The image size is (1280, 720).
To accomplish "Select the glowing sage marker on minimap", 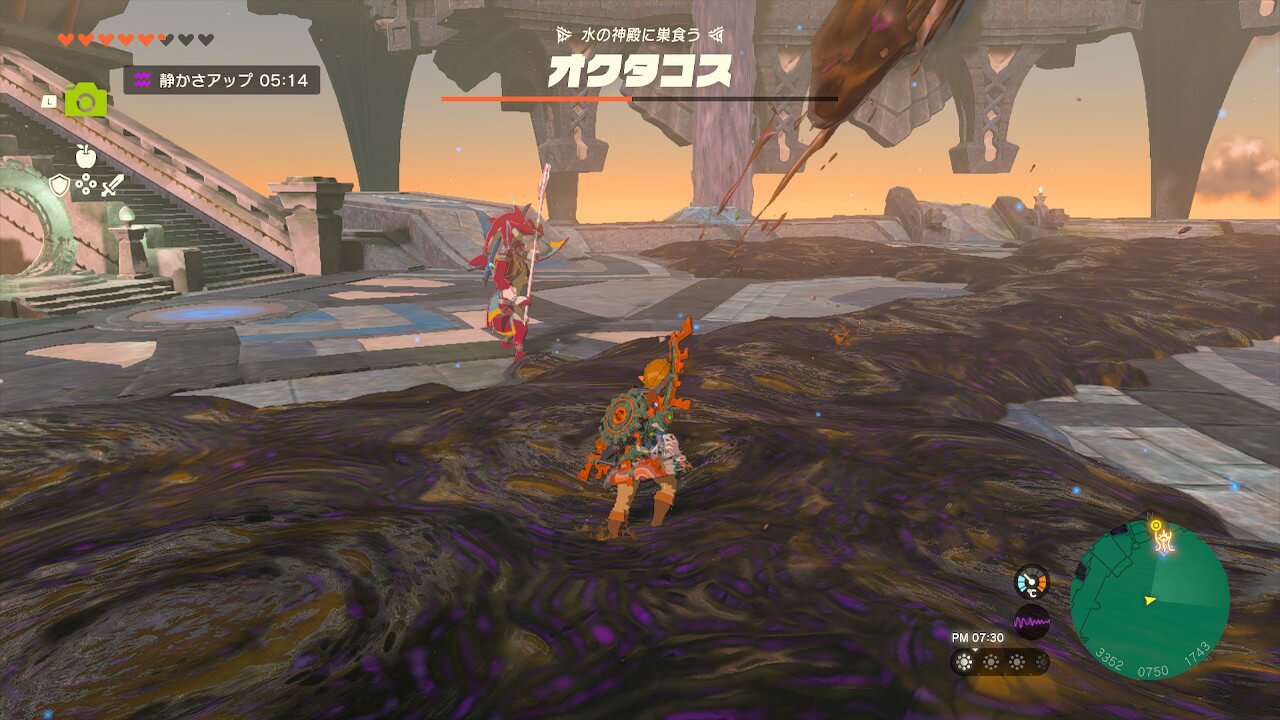I will point(1162,538).
